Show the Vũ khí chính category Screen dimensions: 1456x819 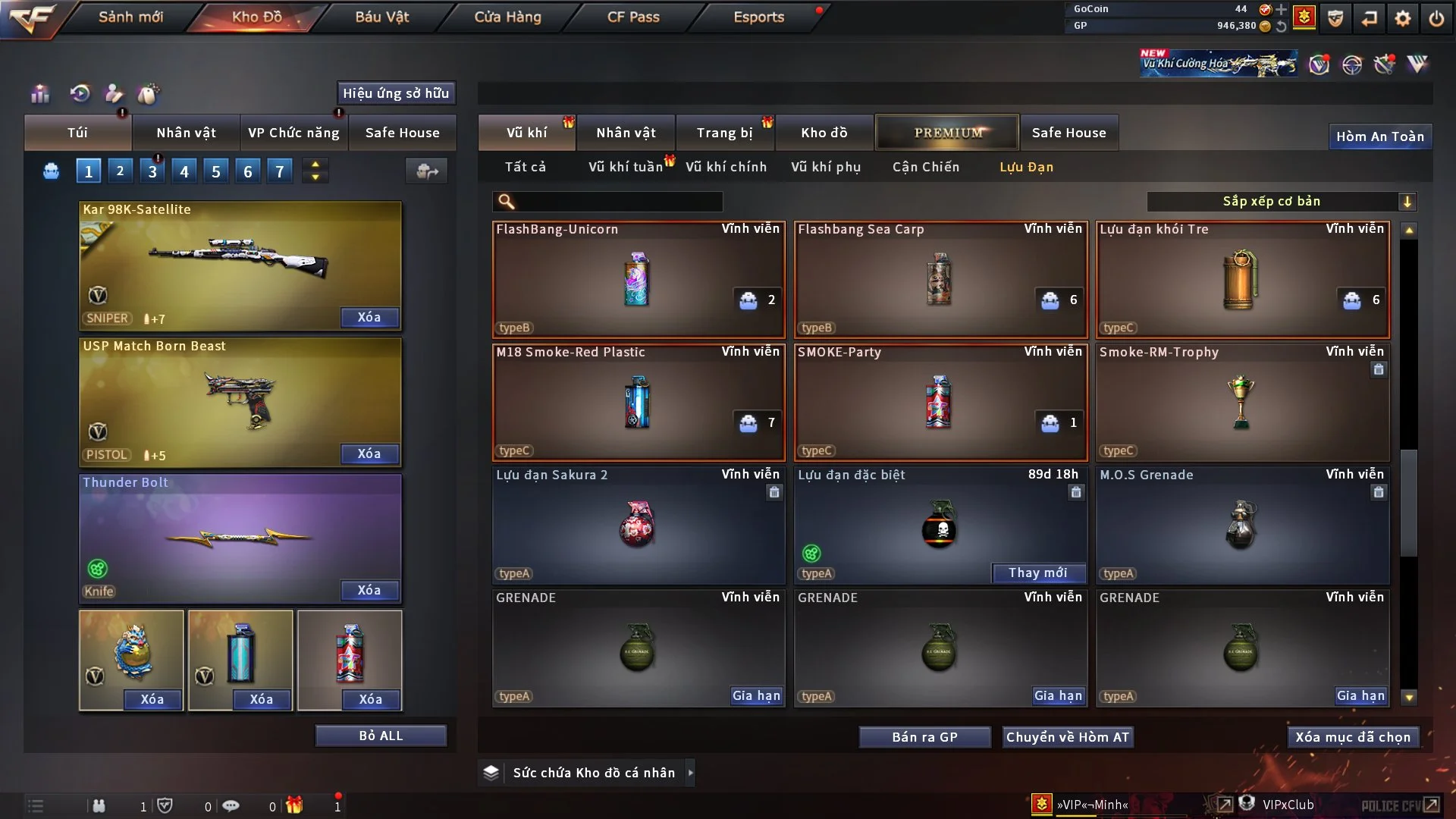tap(726, 167)
